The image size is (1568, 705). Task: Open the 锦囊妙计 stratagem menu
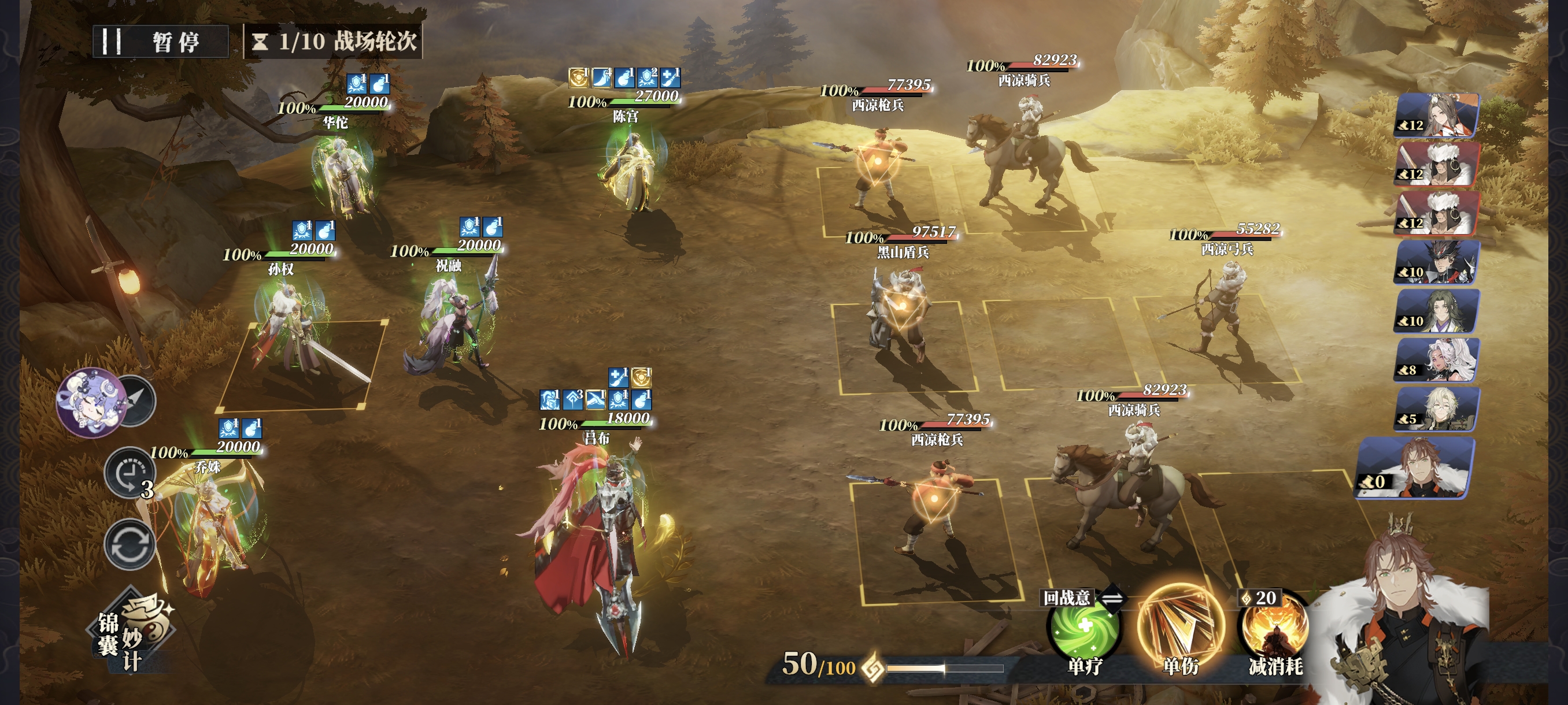pos(134,633)
